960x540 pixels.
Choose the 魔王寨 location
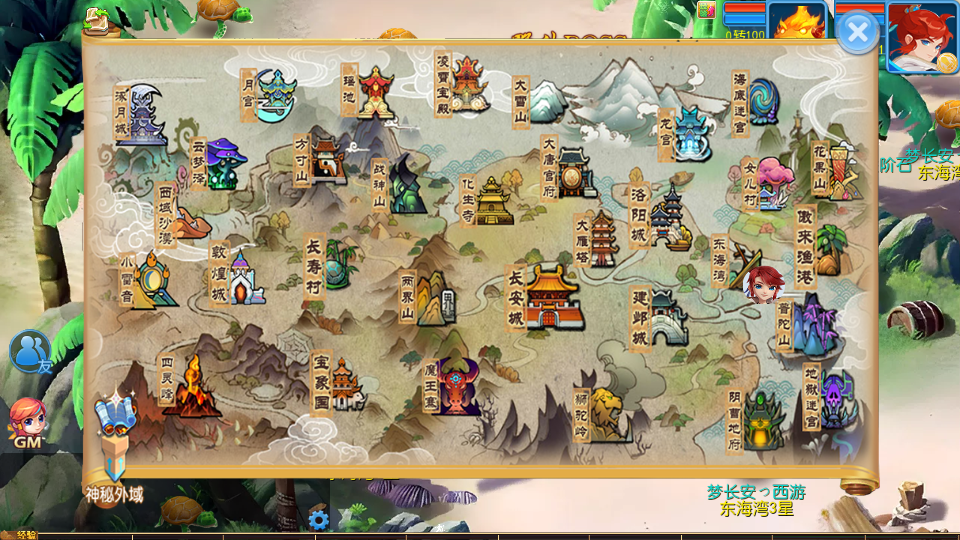point(455,387)
